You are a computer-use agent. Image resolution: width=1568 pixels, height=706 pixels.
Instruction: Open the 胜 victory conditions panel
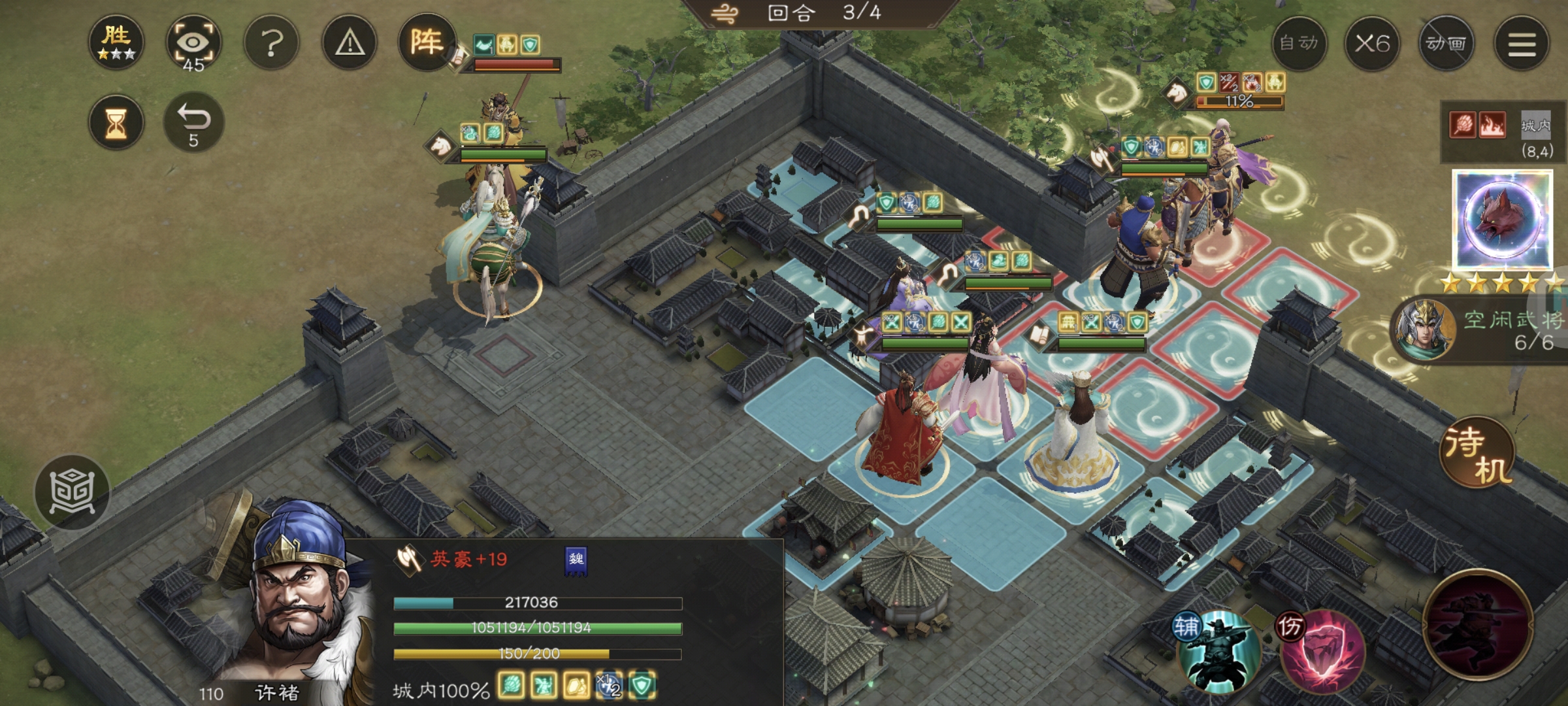tap(116, 42)
